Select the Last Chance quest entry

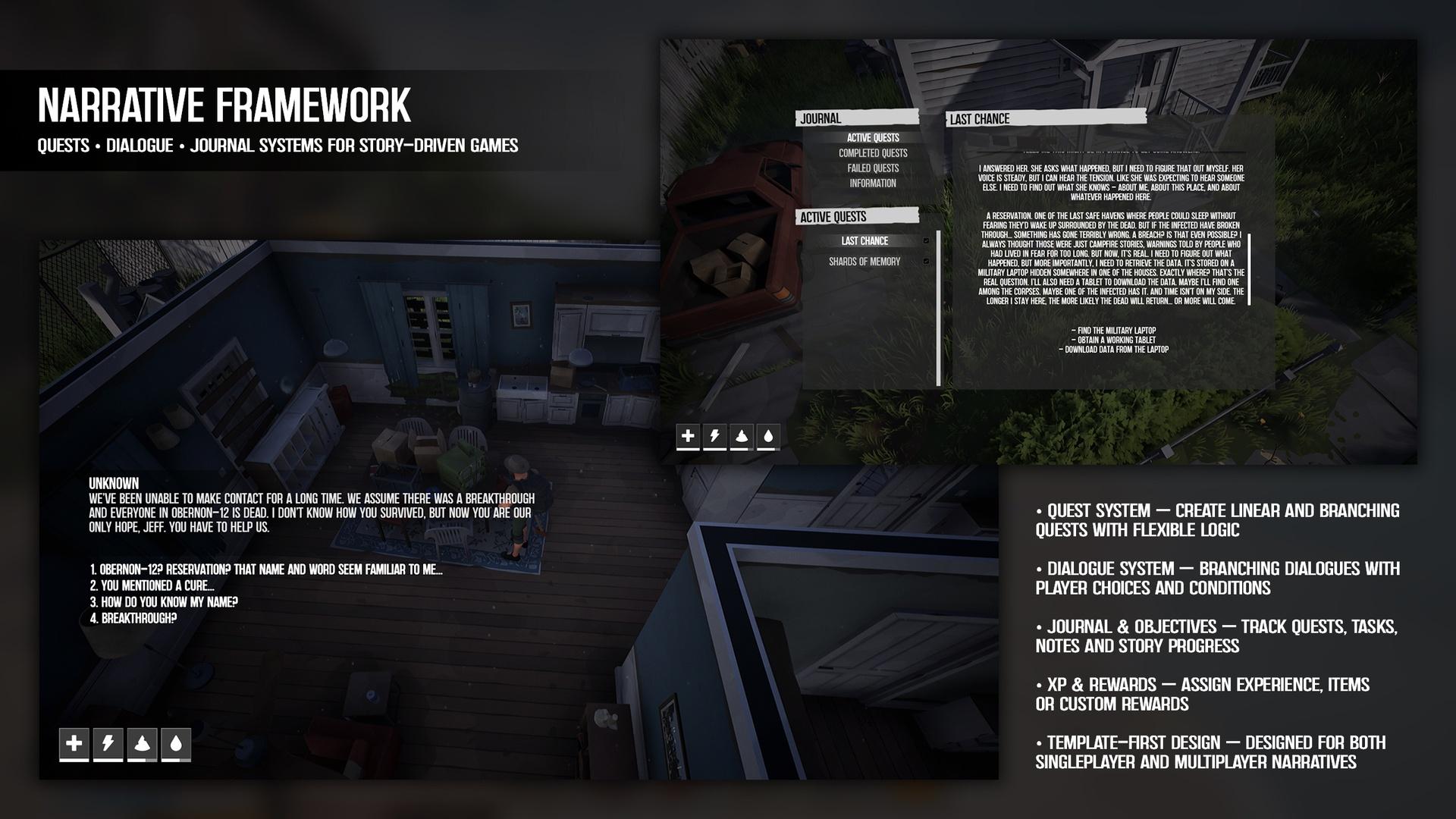(x=864, y=241)
